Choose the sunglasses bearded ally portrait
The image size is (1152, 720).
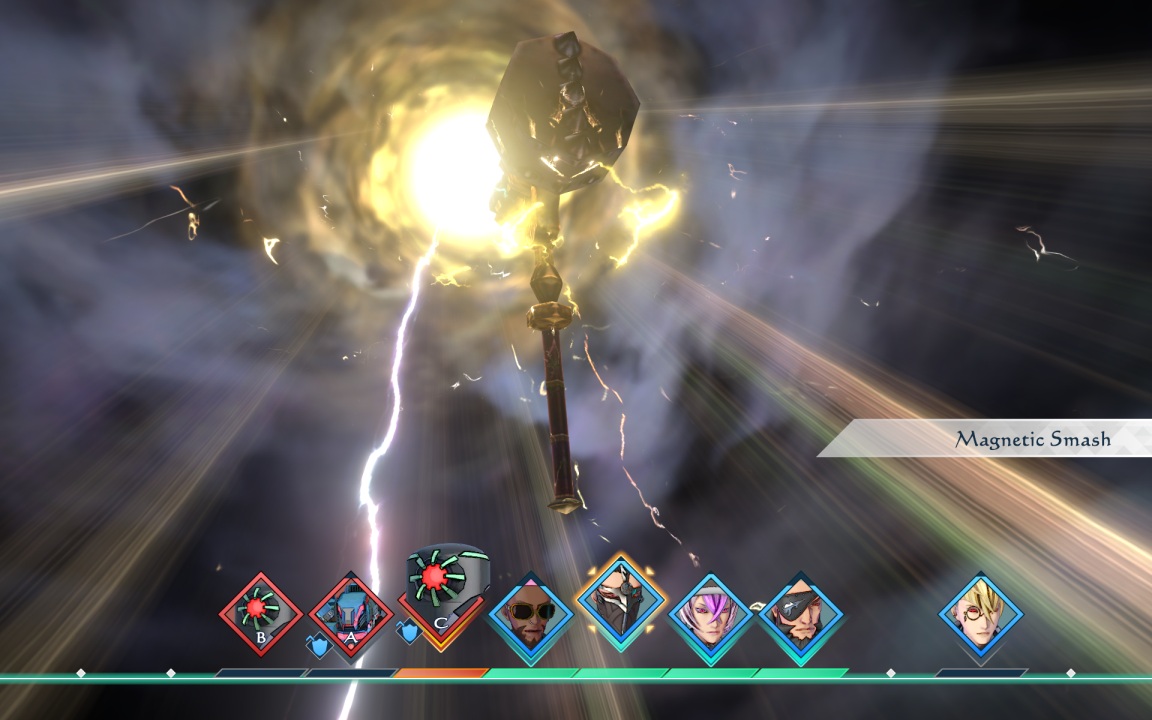pos(531,615)
